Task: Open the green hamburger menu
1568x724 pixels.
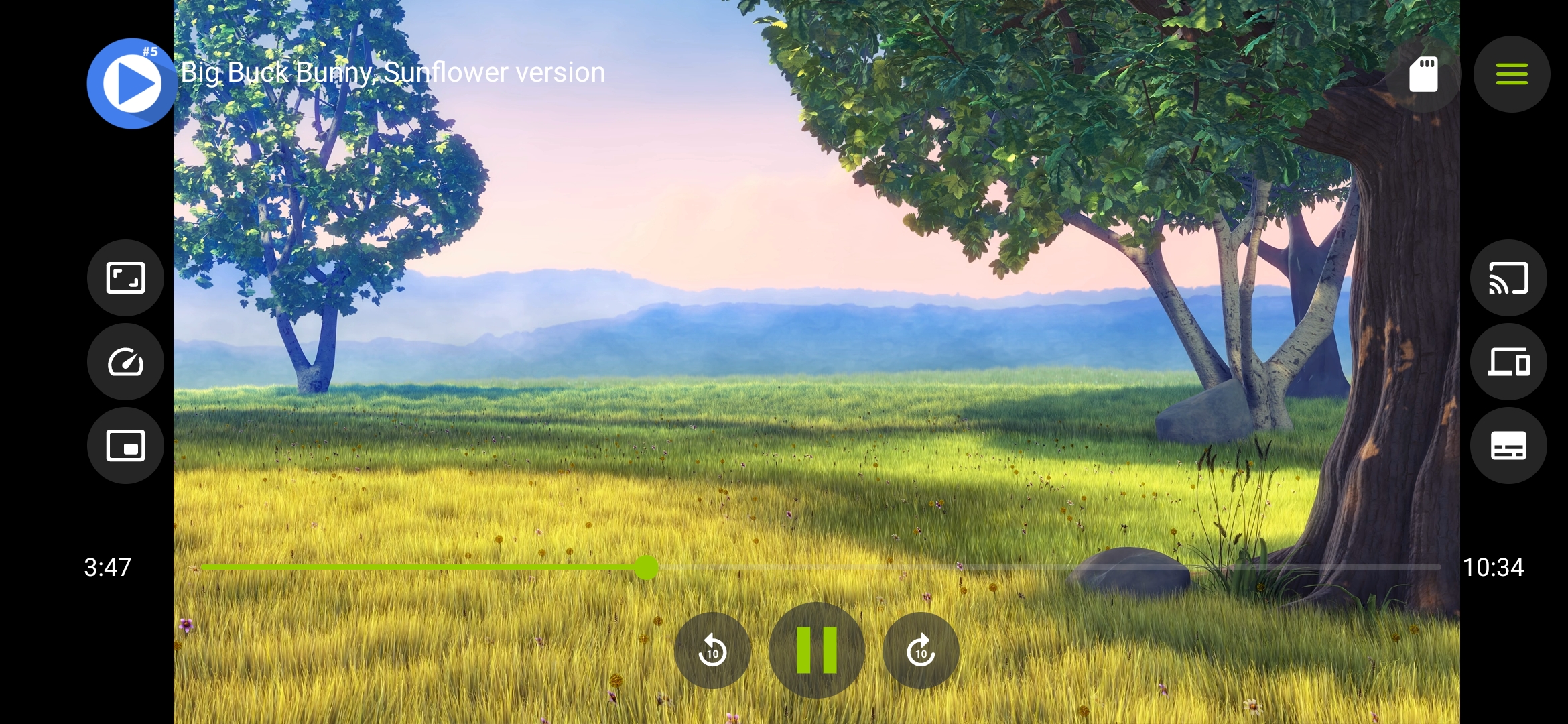Action: pos(1512,74)
